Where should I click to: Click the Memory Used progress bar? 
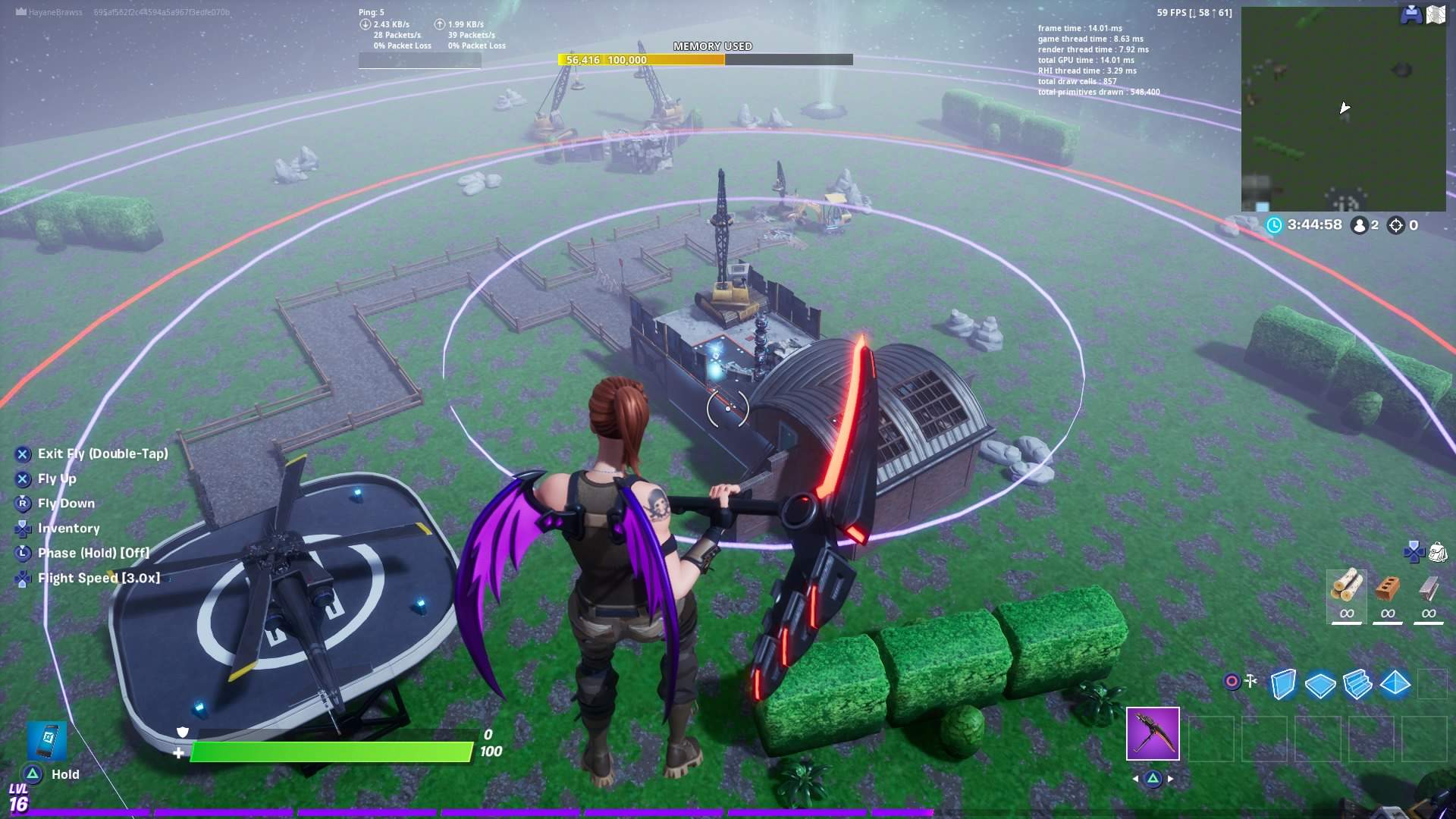[x=705, y=59]
